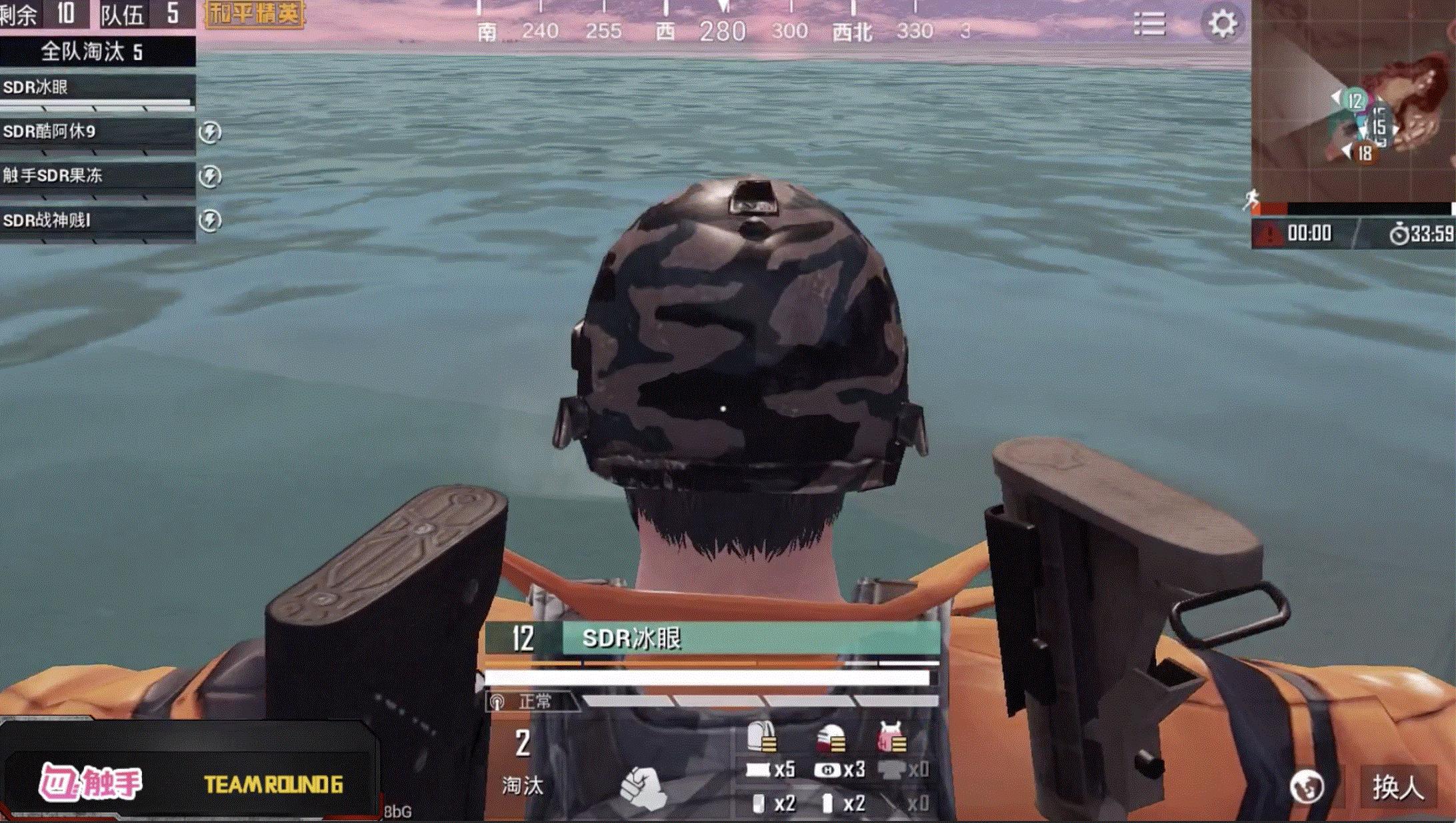Click the 换人 switch player button
1456x823 pixels.
tap(1398, 788)
